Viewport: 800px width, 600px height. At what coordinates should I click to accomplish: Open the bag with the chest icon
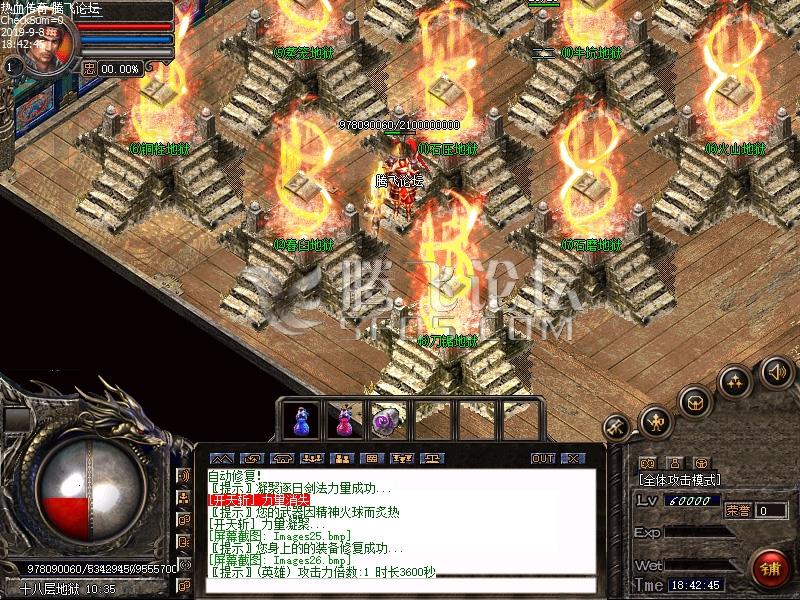694,401
